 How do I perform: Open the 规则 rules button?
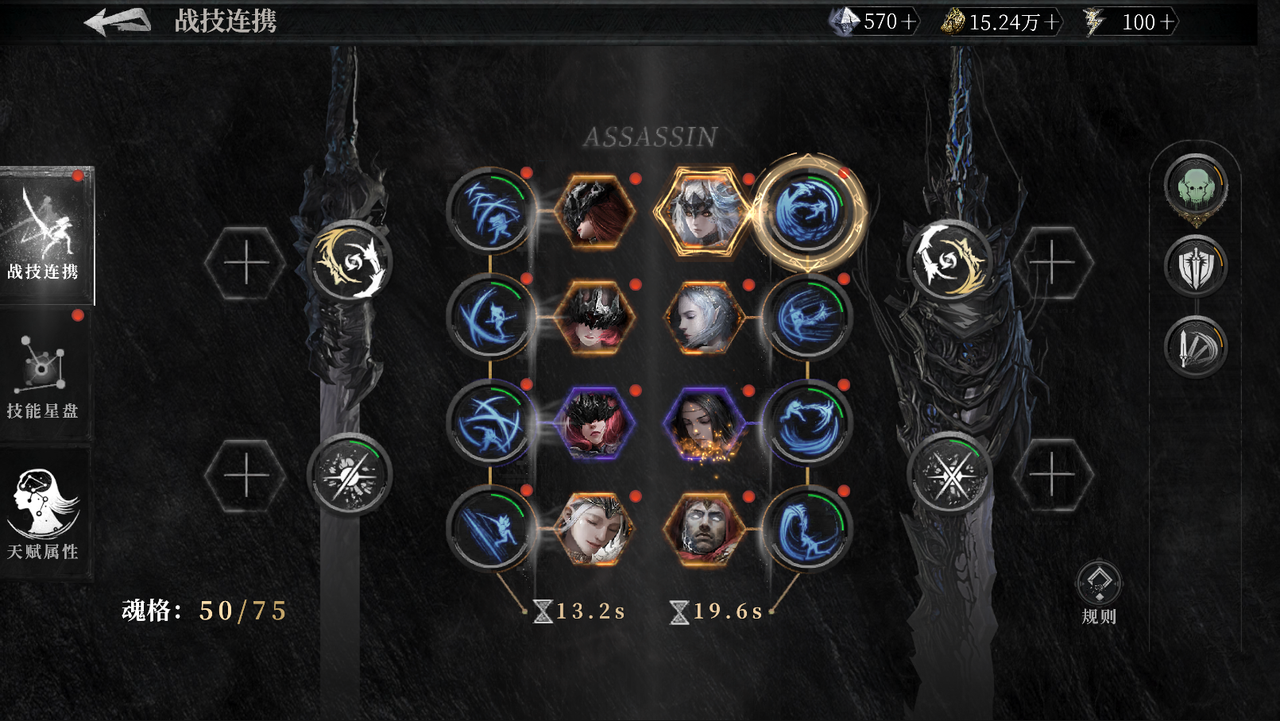[x=1099, y=592]
